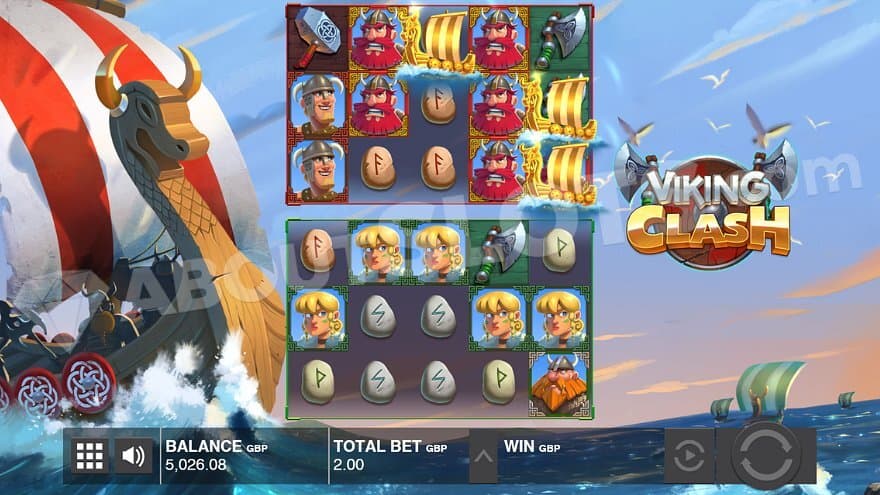Expand bet options with the up arrow
The image size is (880, 495).
click(483, 457)
